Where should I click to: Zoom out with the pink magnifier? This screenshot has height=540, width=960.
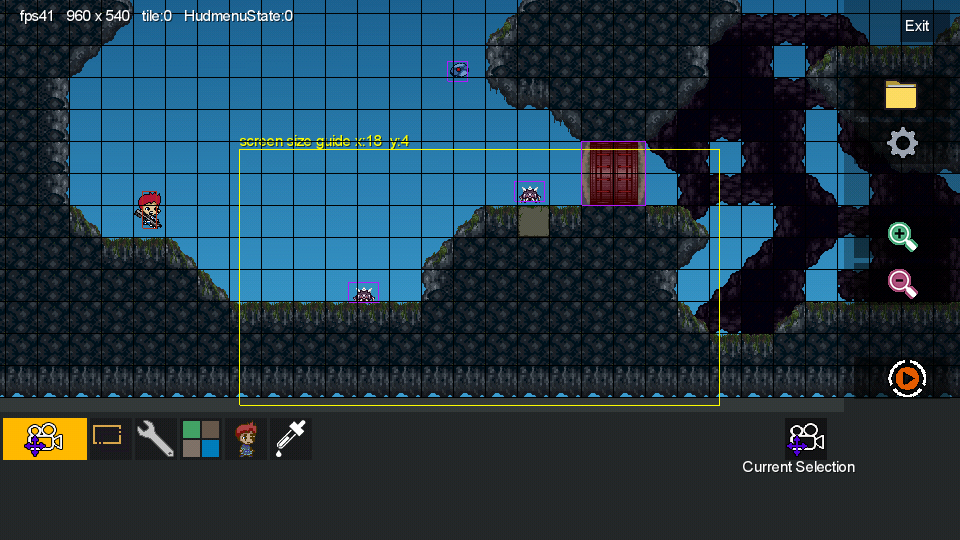[x=902, y=284]
